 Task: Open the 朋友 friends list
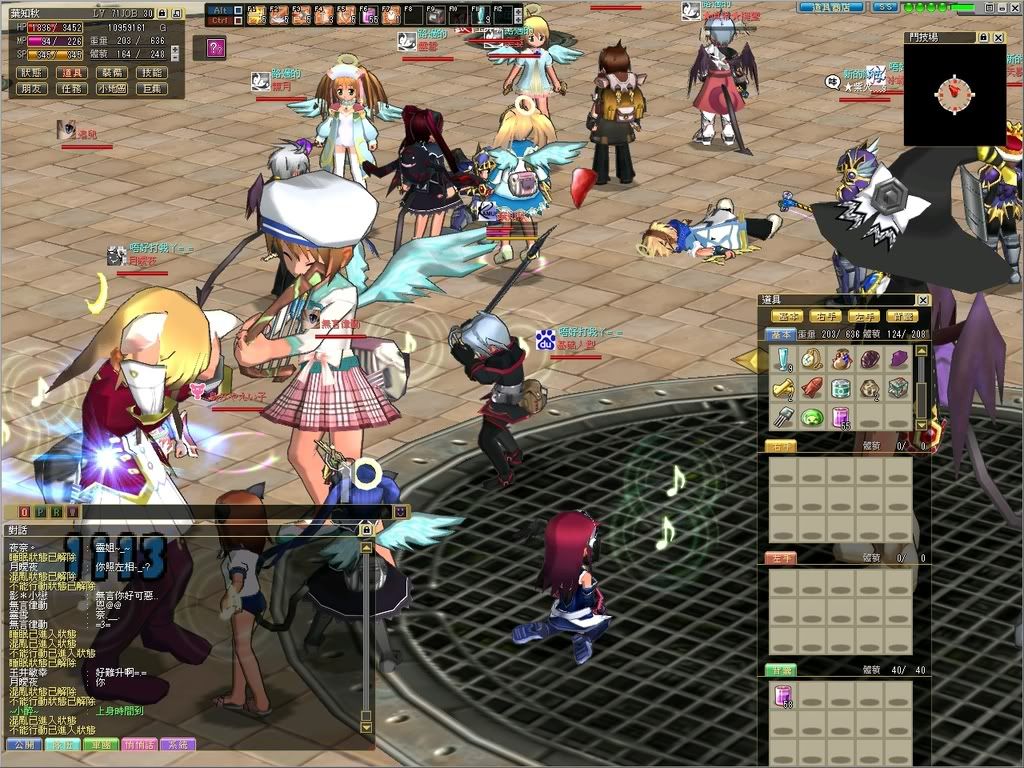31,88
